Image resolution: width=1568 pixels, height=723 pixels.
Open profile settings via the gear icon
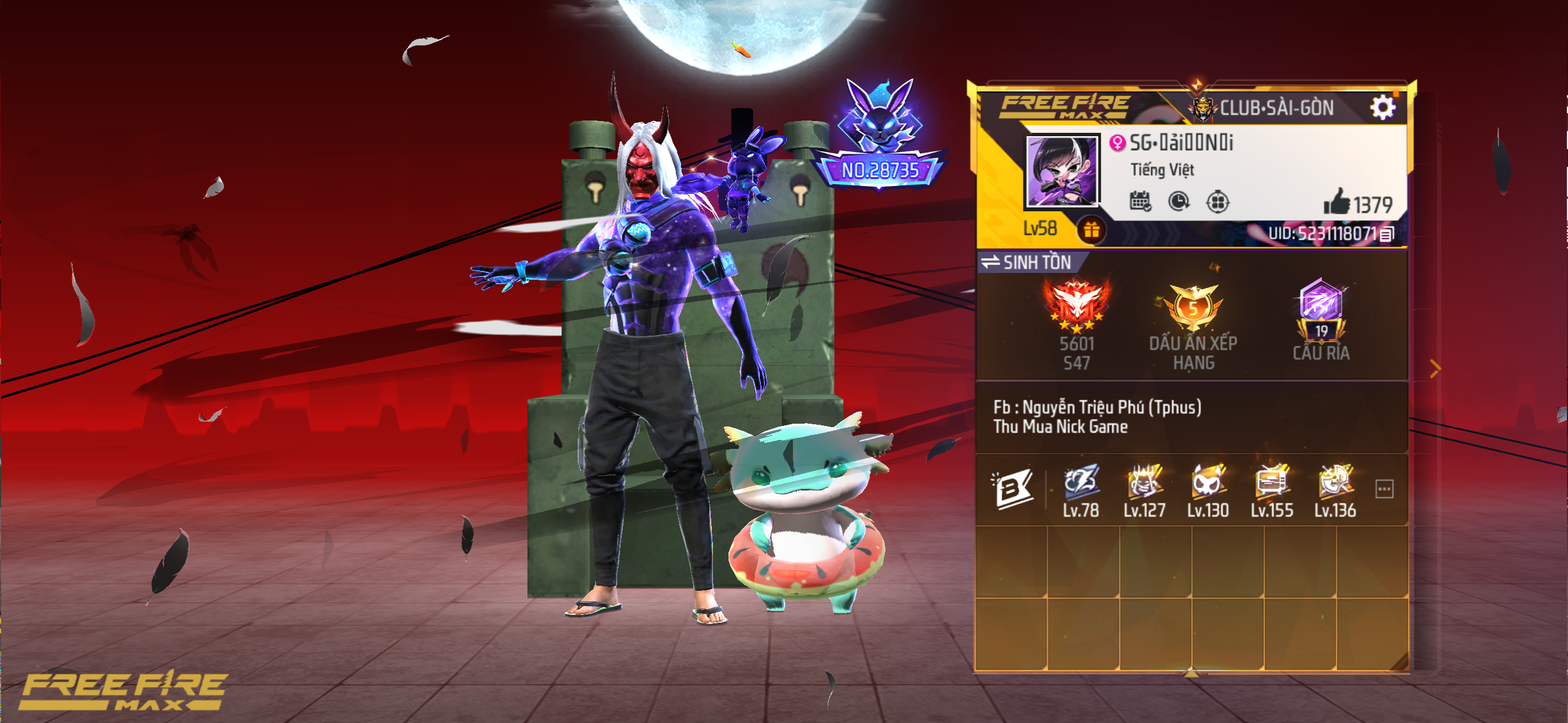click(1382, 108)
